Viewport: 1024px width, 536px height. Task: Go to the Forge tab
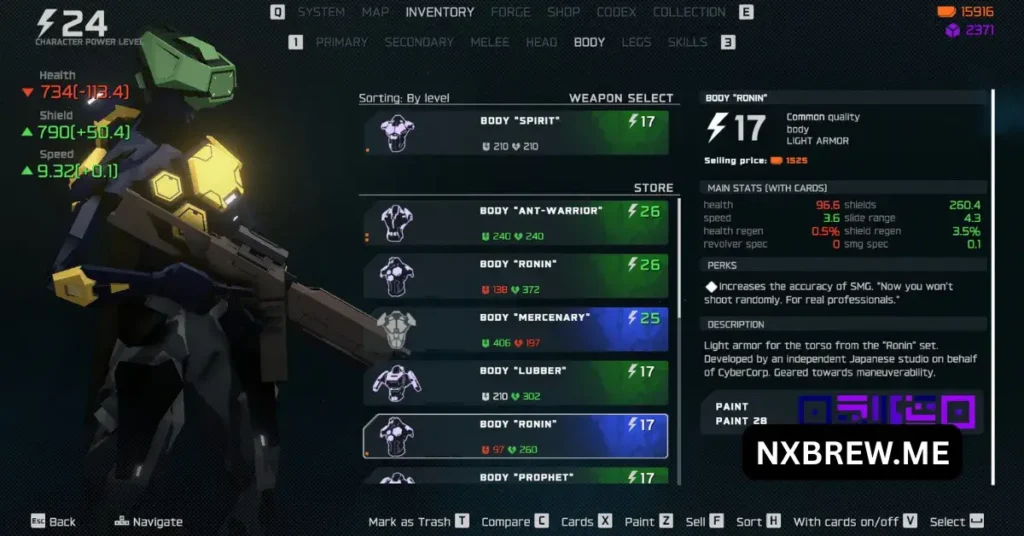[510, 12]
